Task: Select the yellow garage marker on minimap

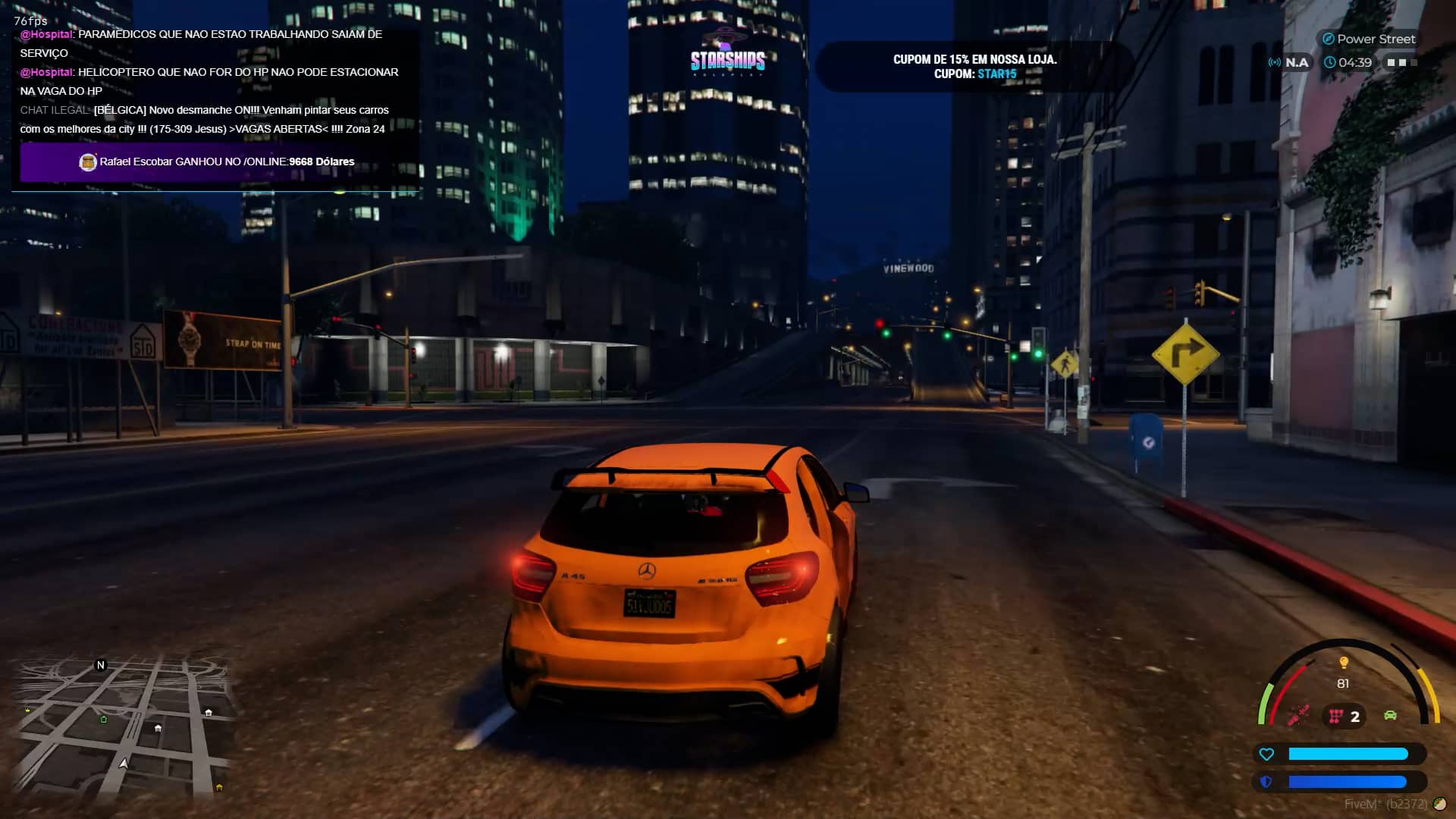Action: click(x=219, y=788)
